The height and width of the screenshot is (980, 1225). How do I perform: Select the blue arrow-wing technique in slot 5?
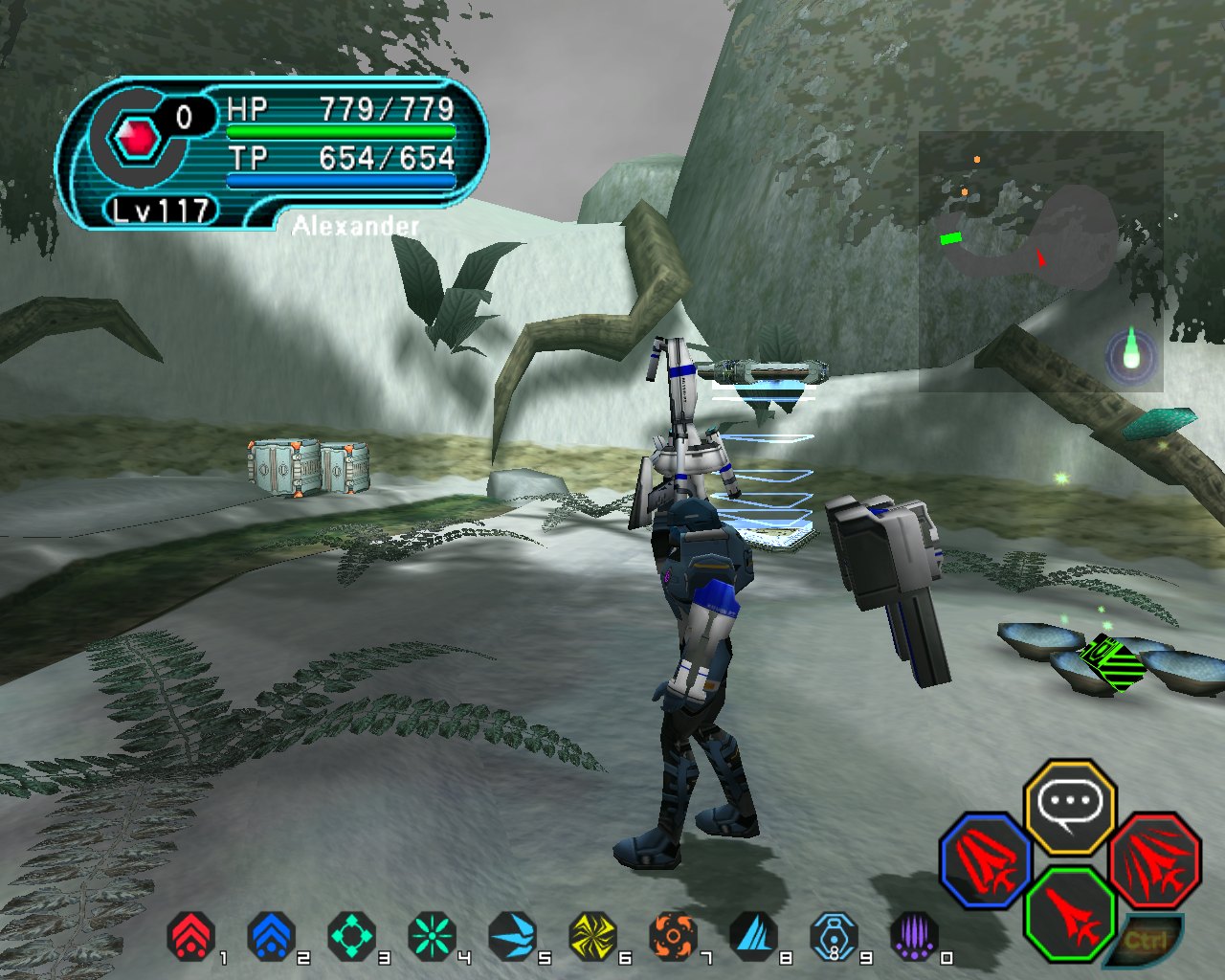512,936
